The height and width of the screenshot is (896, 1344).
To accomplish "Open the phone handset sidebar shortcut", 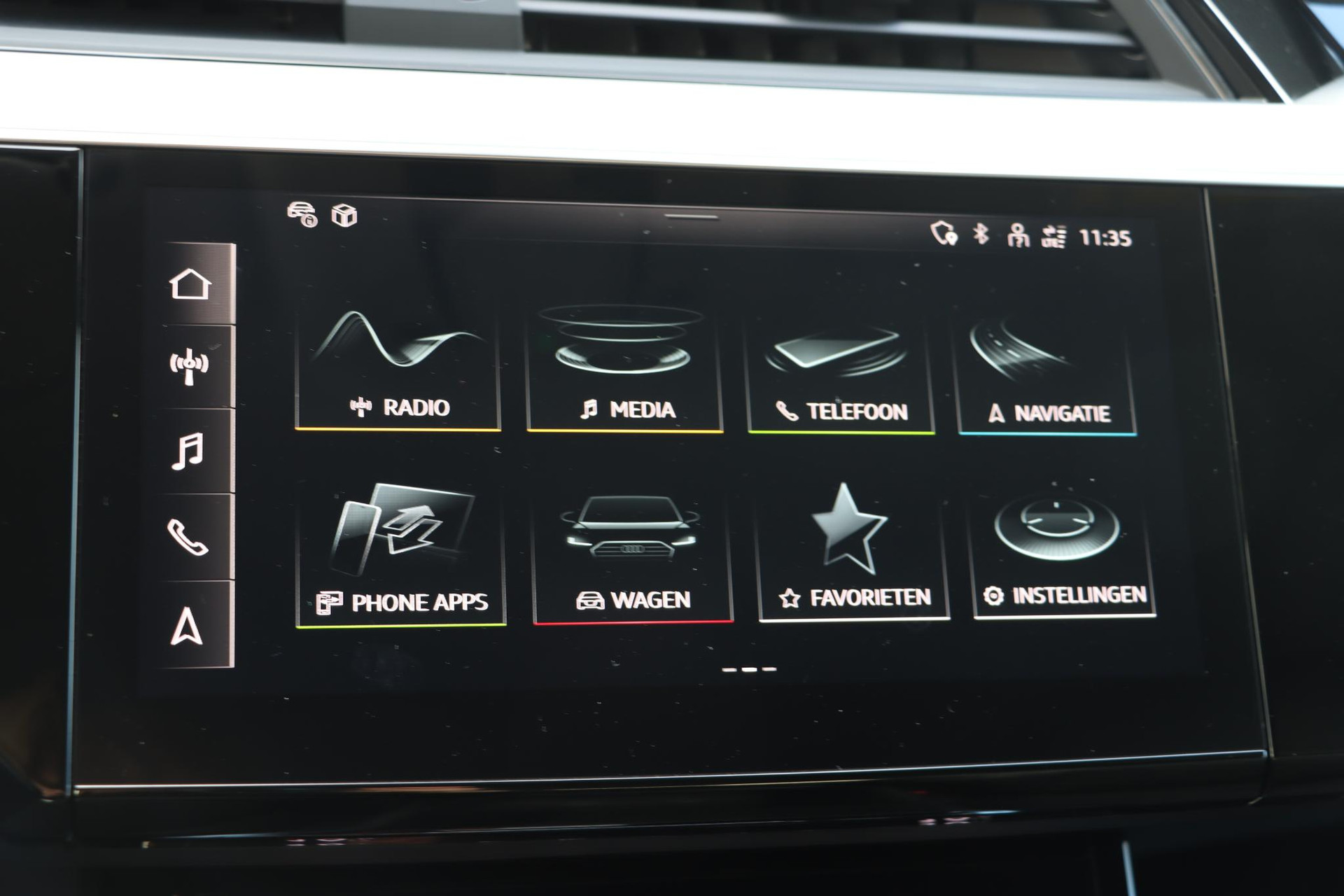I will (x=188, y=537).
